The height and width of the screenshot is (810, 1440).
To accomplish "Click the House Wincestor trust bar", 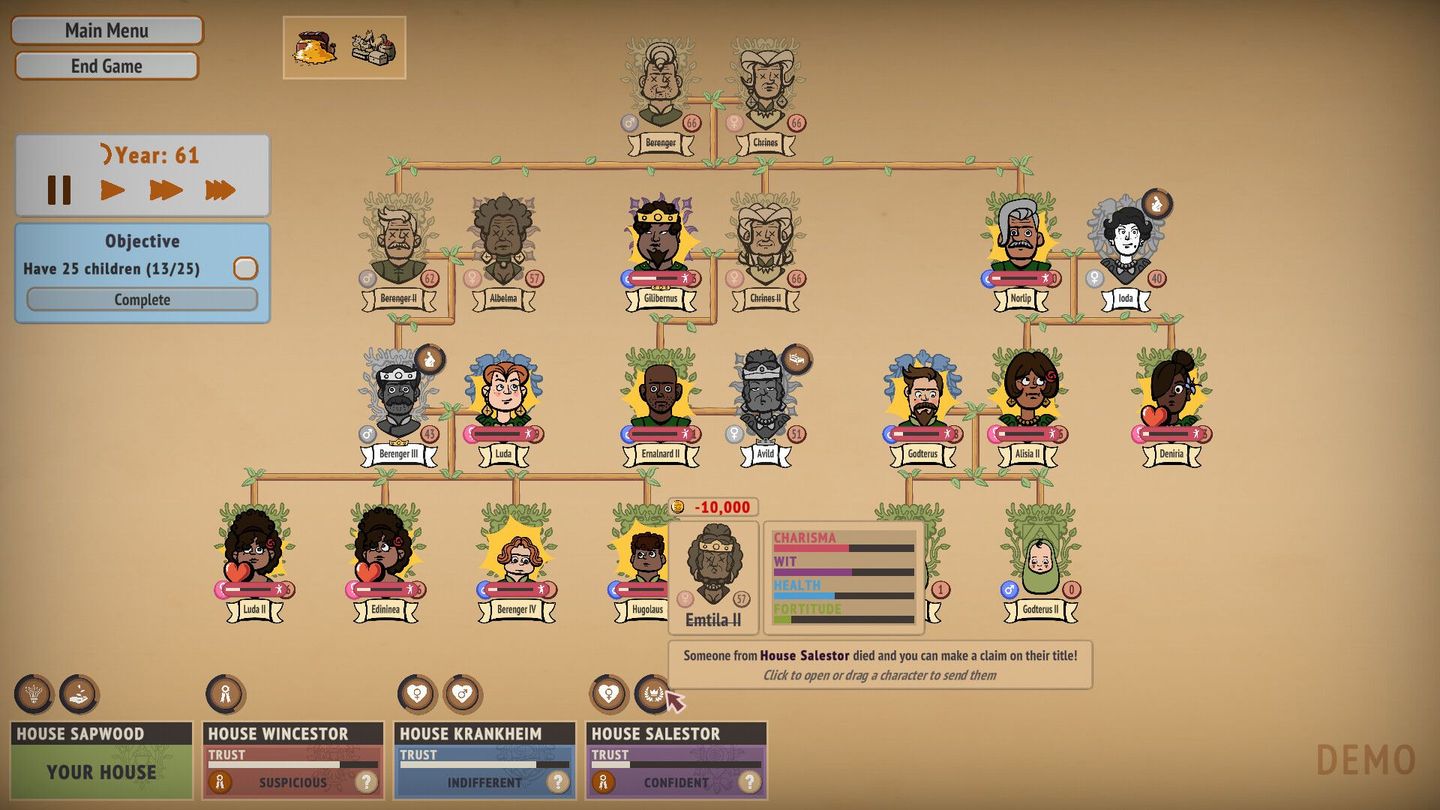I will [292, 763].
